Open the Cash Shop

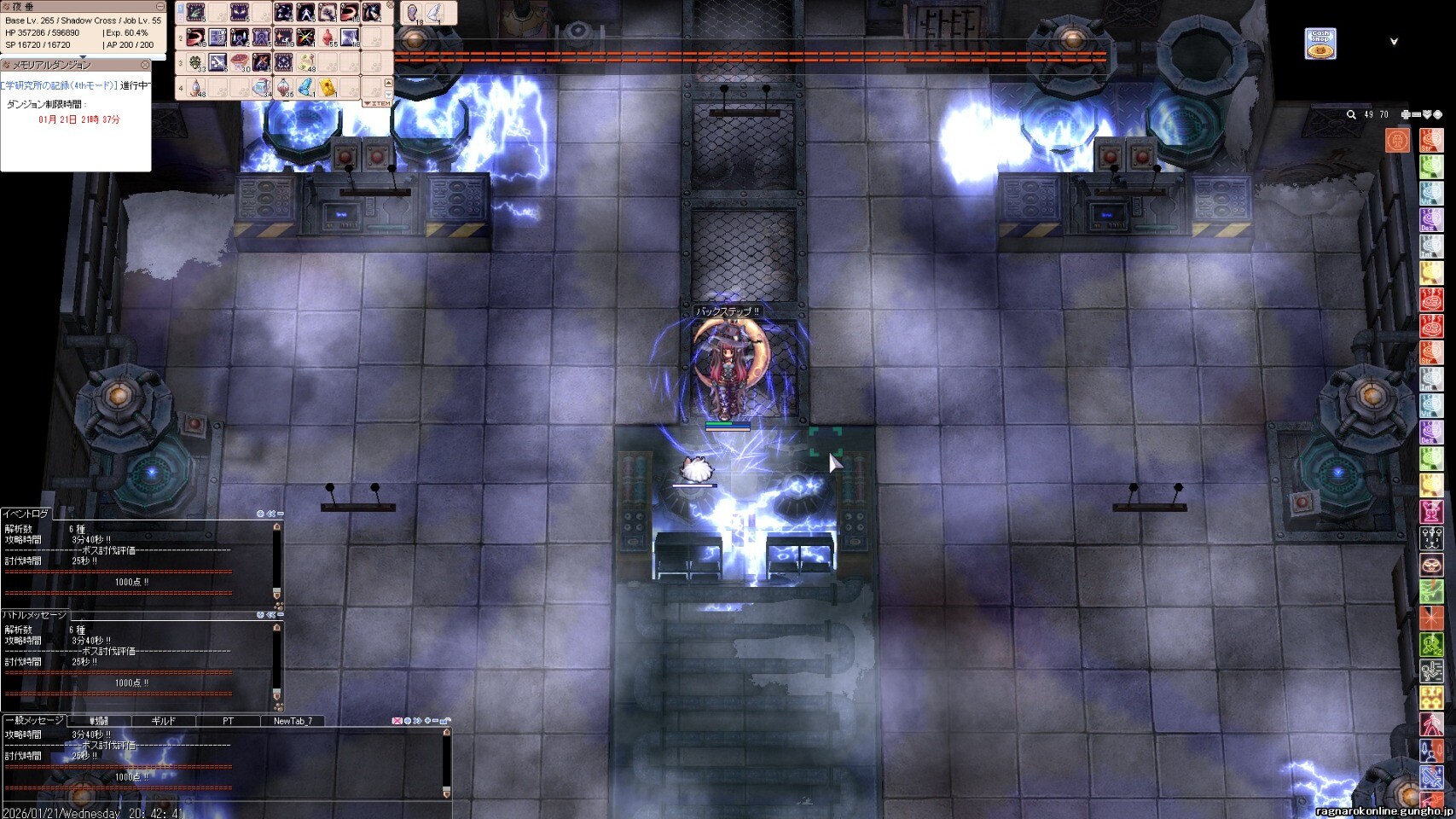[x=1320, y=44]
